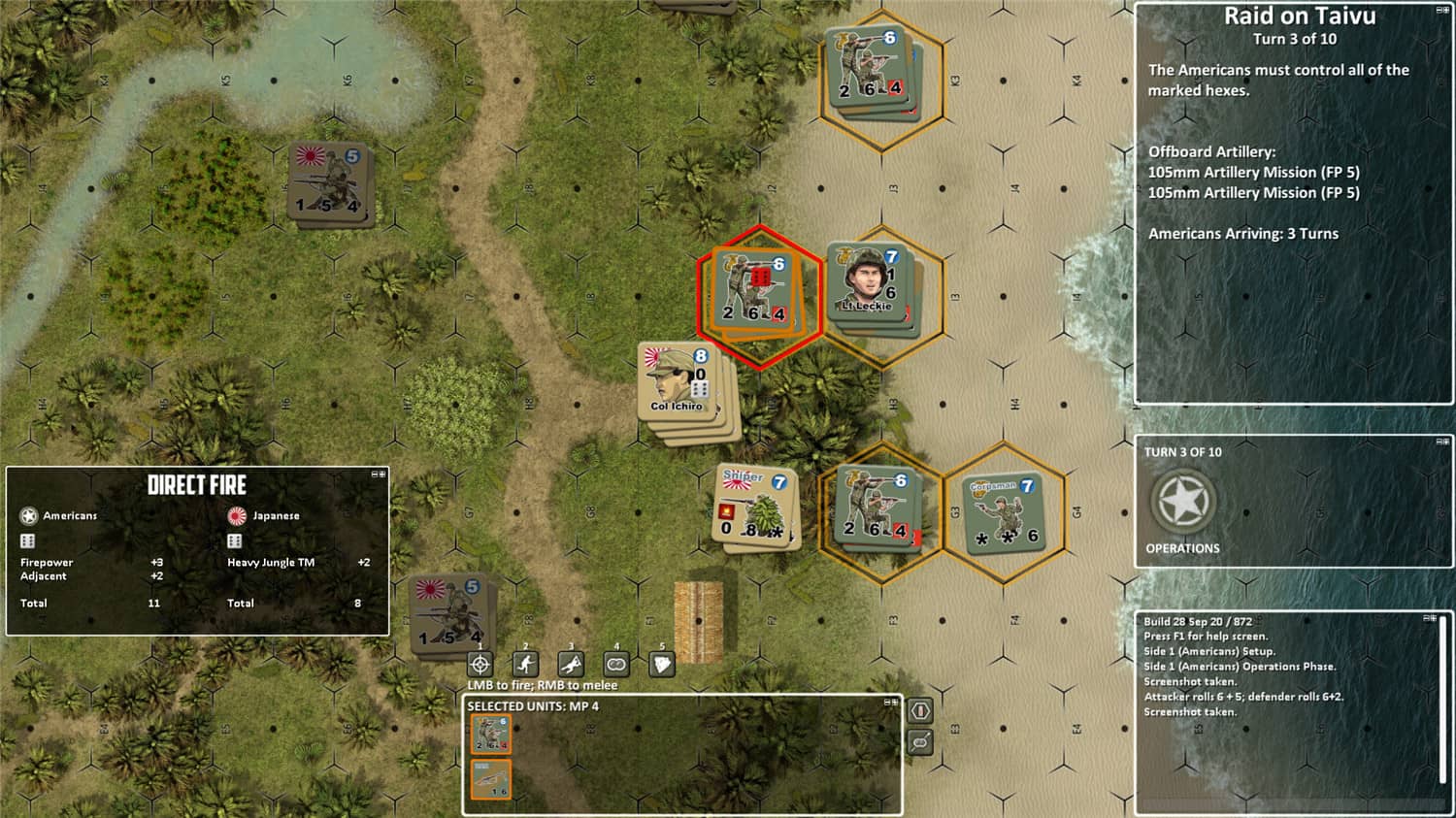Select the Move action running soldier icon
This screenshot has width=1456, height=818.
tap(525, 664)
